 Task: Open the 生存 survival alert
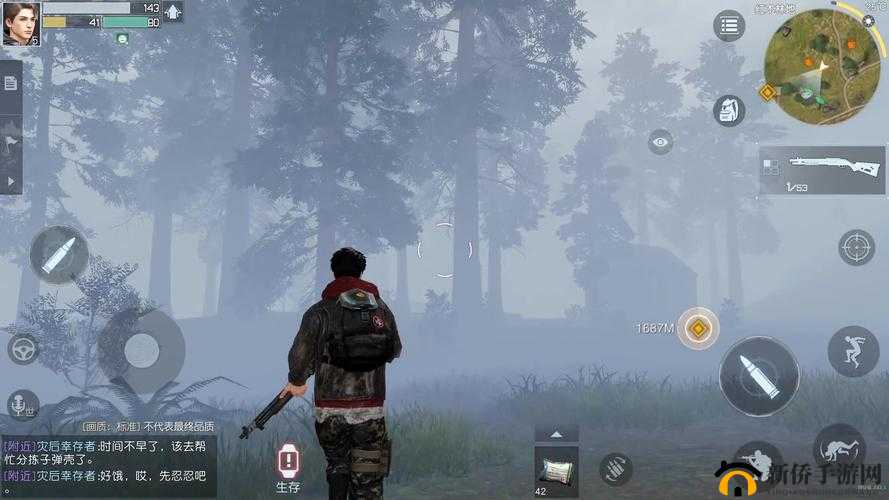point(288,467)
